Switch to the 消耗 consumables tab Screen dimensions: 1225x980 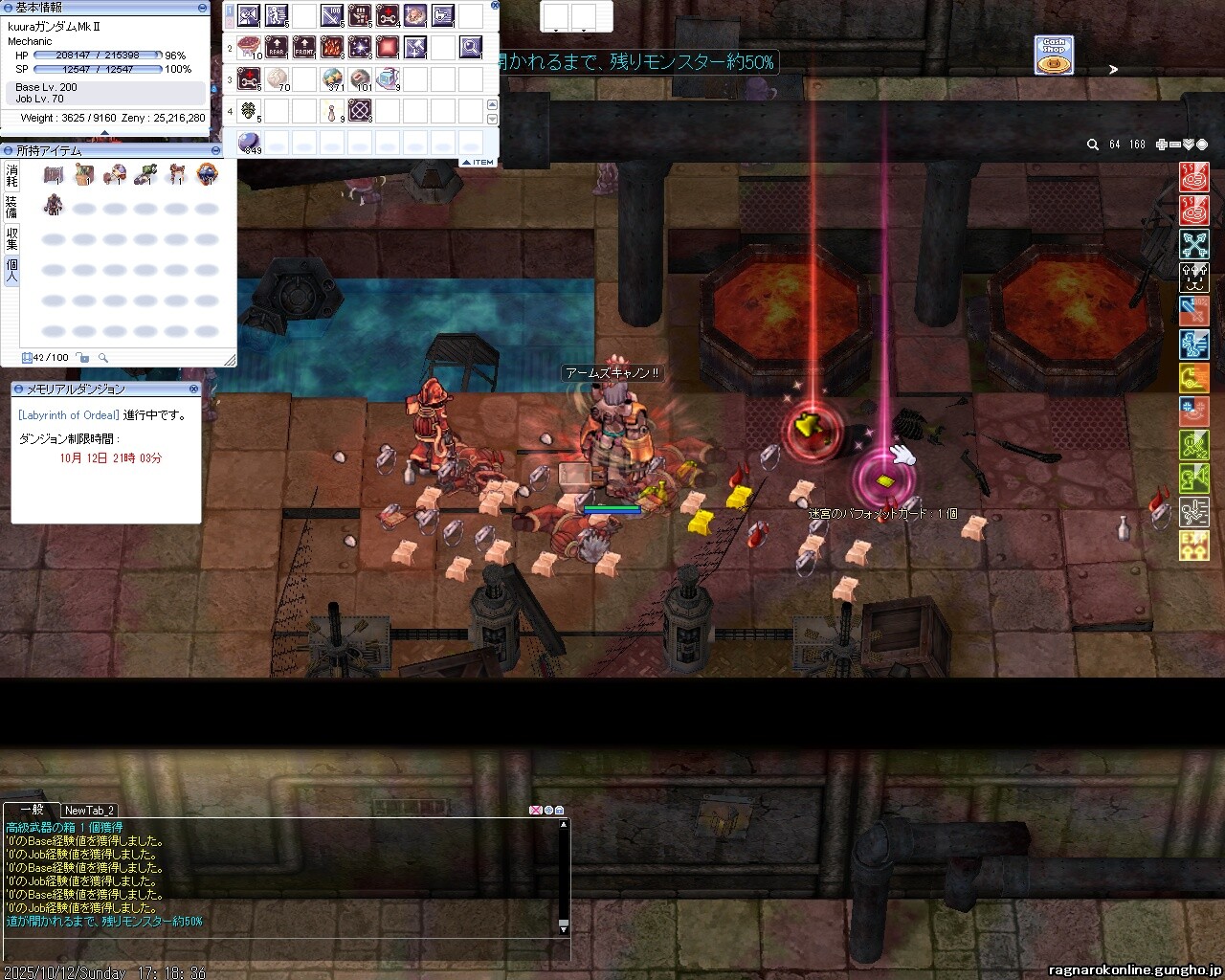click(11, 175)
